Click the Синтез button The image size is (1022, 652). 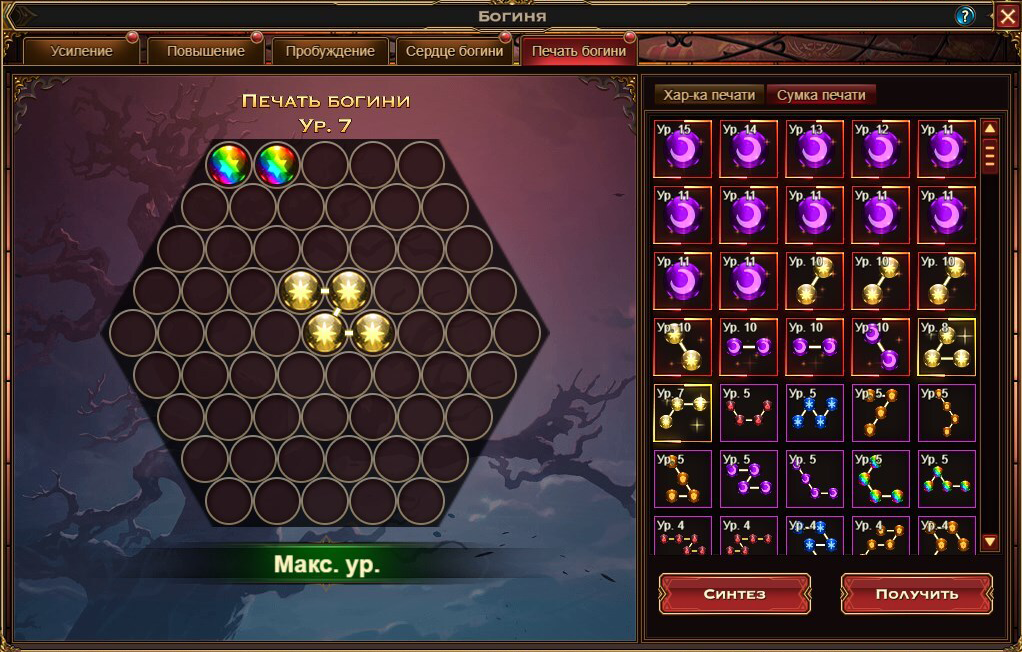click(x=734, y=594)
